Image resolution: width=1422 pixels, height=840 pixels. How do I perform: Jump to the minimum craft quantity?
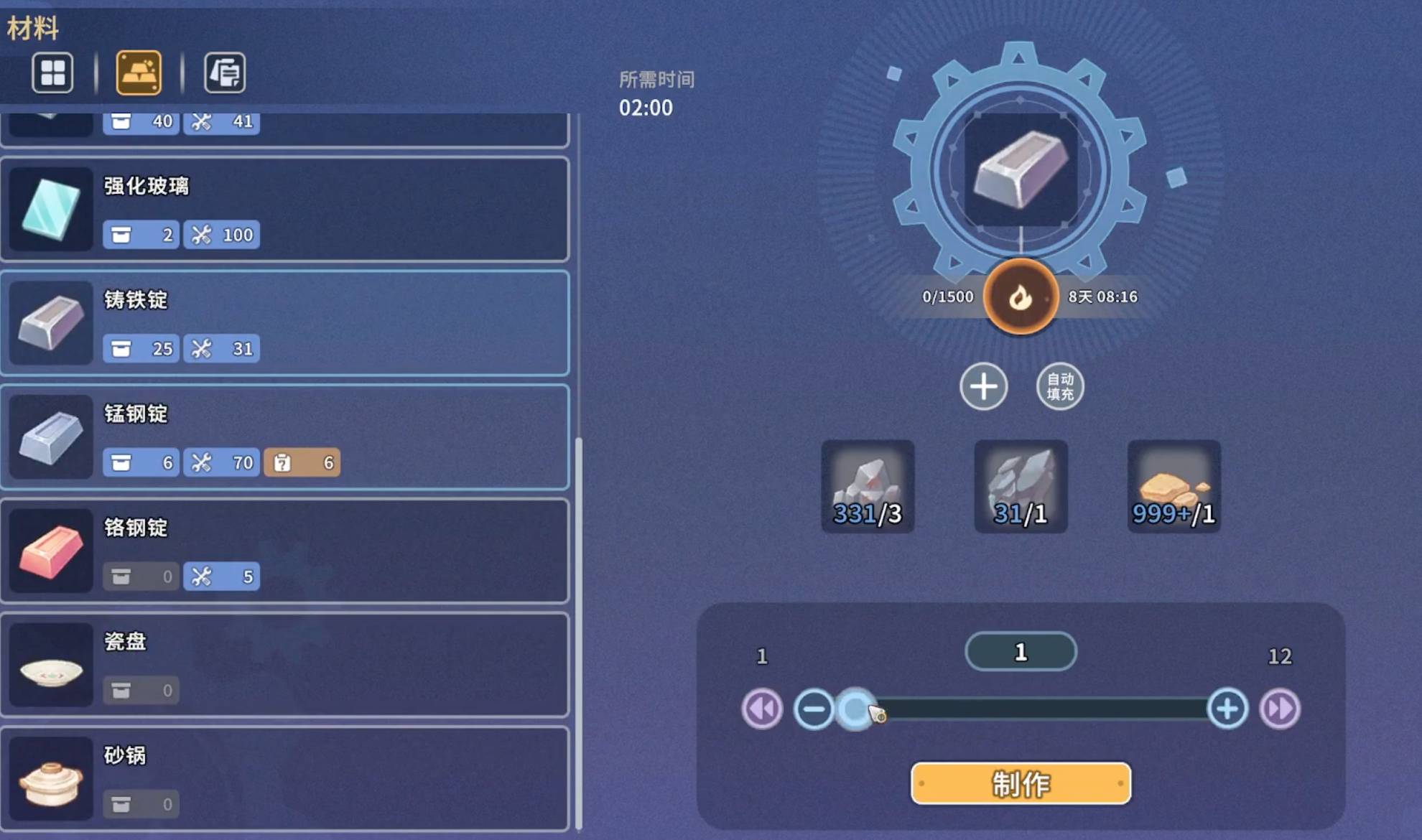762,709
